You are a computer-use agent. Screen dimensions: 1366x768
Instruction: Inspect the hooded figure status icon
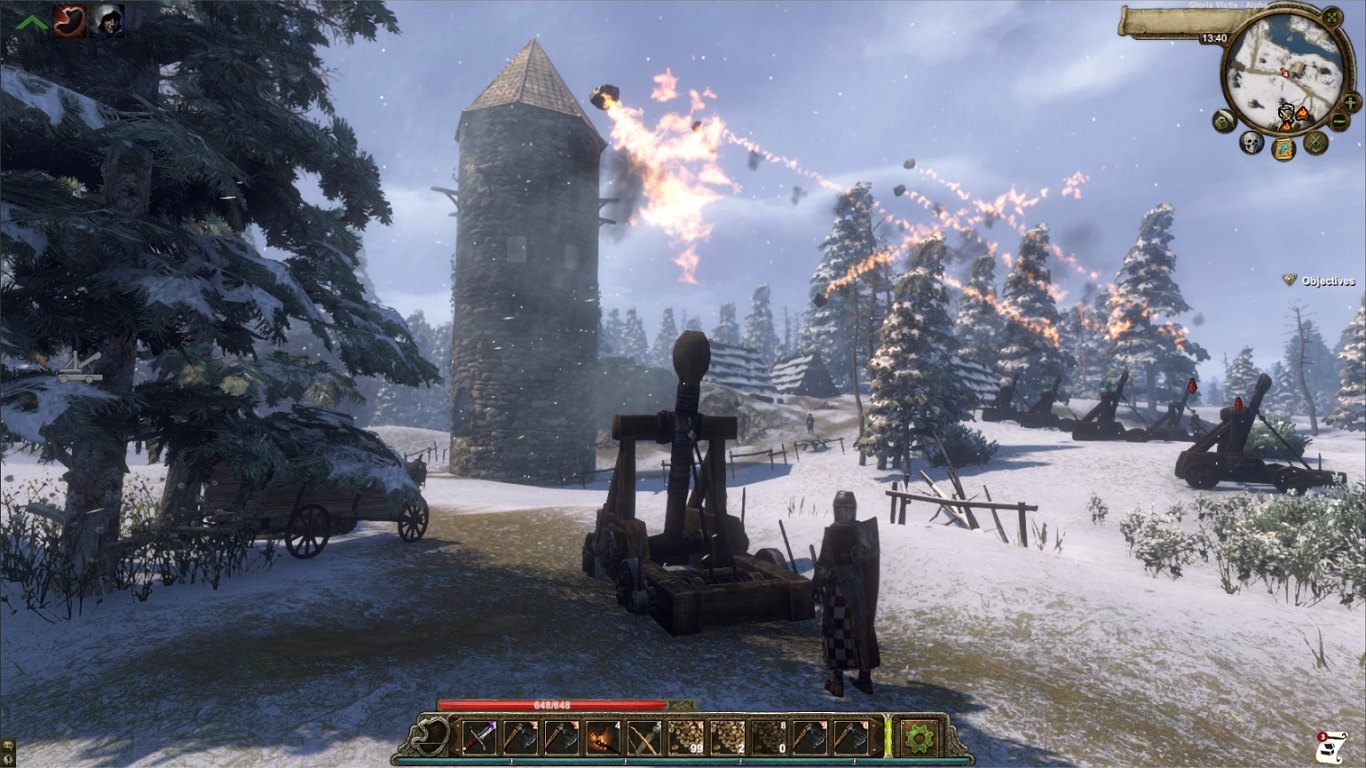click(x=107, y=20)
